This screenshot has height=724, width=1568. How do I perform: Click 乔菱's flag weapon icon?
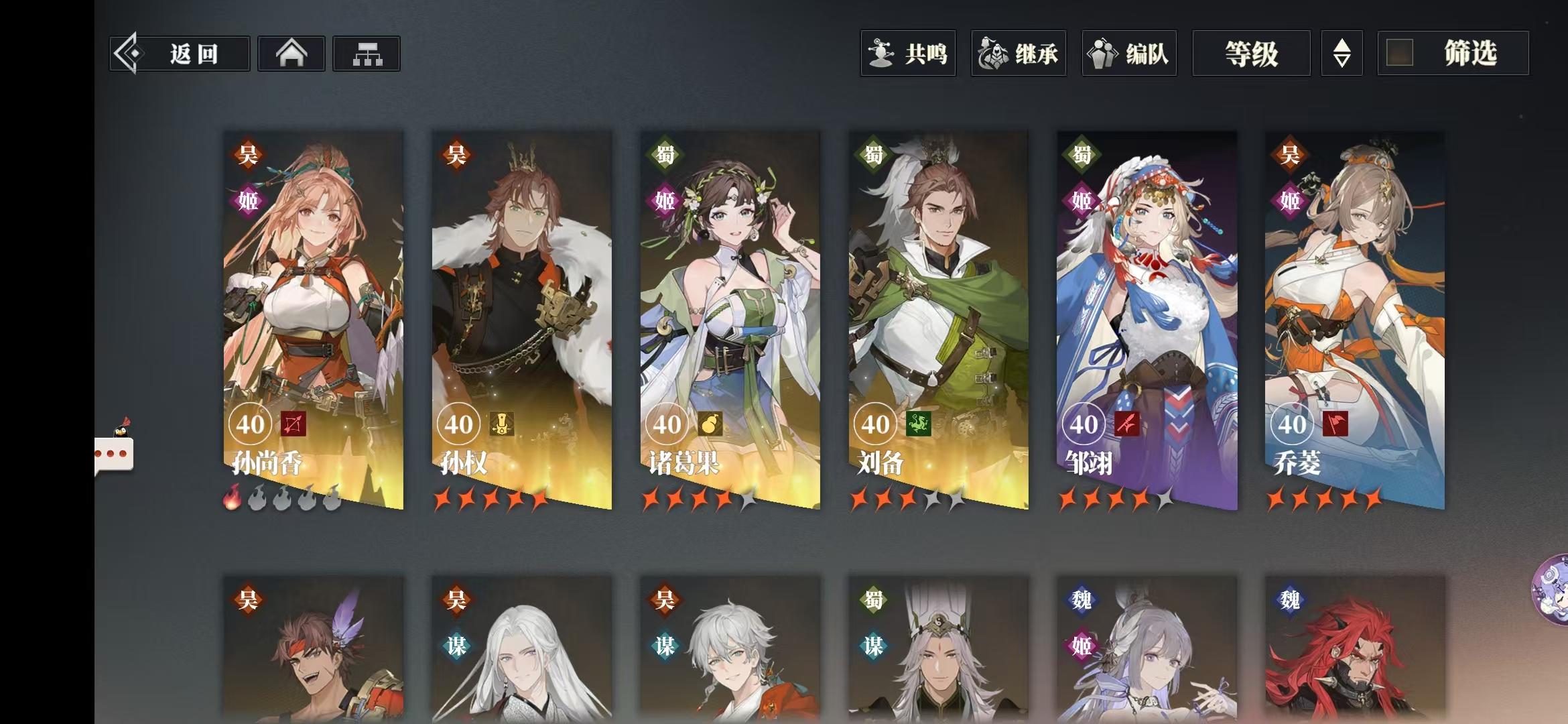click(x=1336, y=424)
